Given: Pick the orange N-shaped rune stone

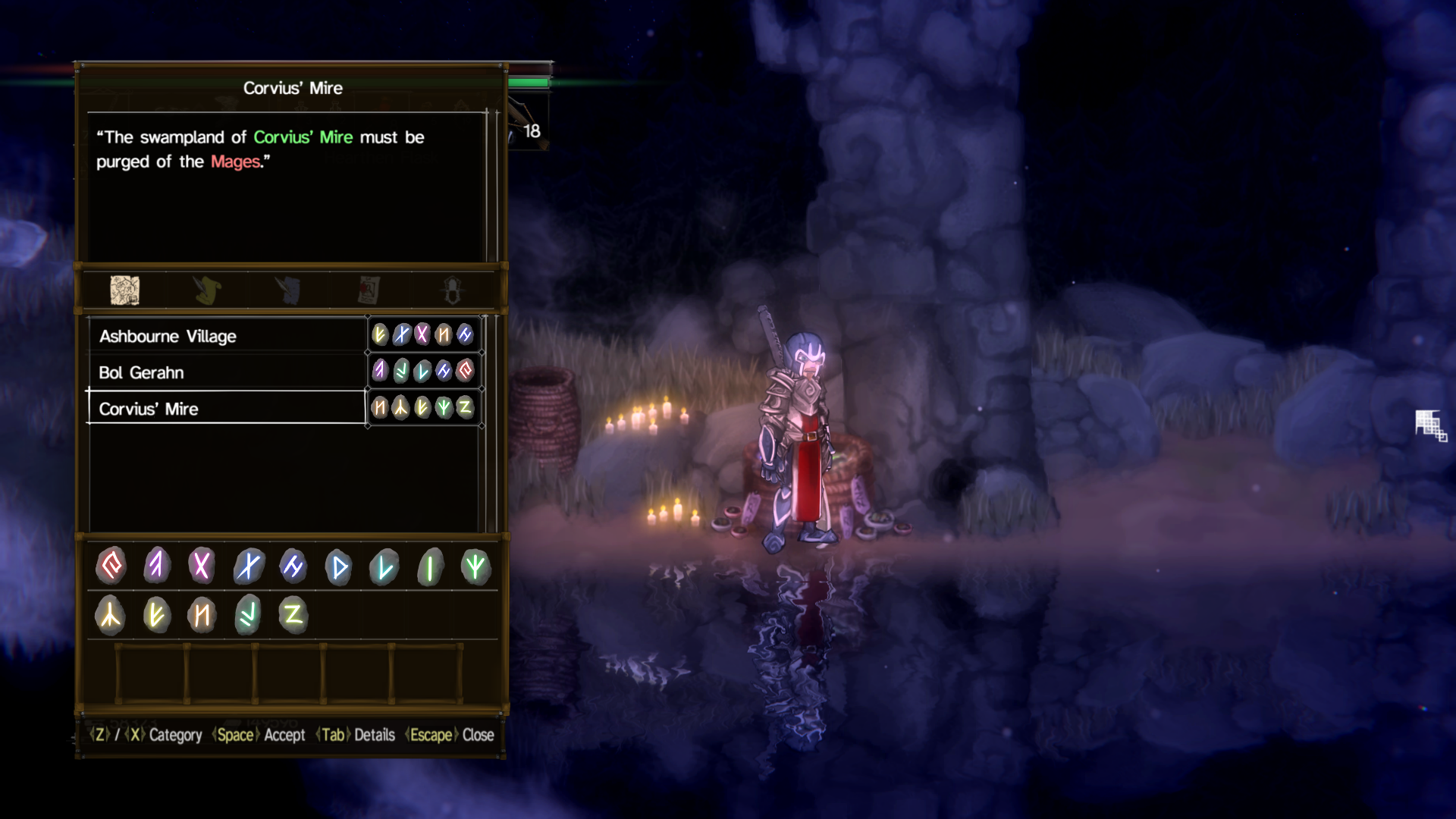Looking at the screenshot, I should [202, 615].
